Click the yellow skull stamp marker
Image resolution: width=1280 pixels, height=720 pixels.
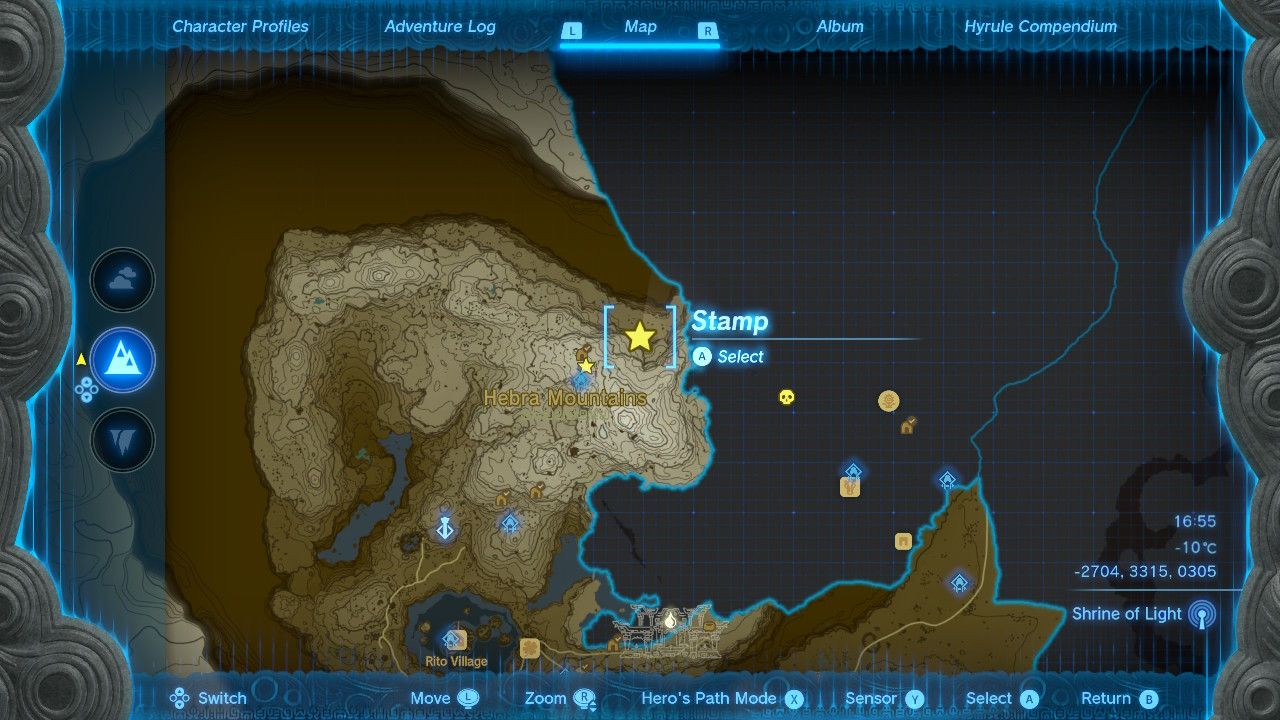coord(787,398)
